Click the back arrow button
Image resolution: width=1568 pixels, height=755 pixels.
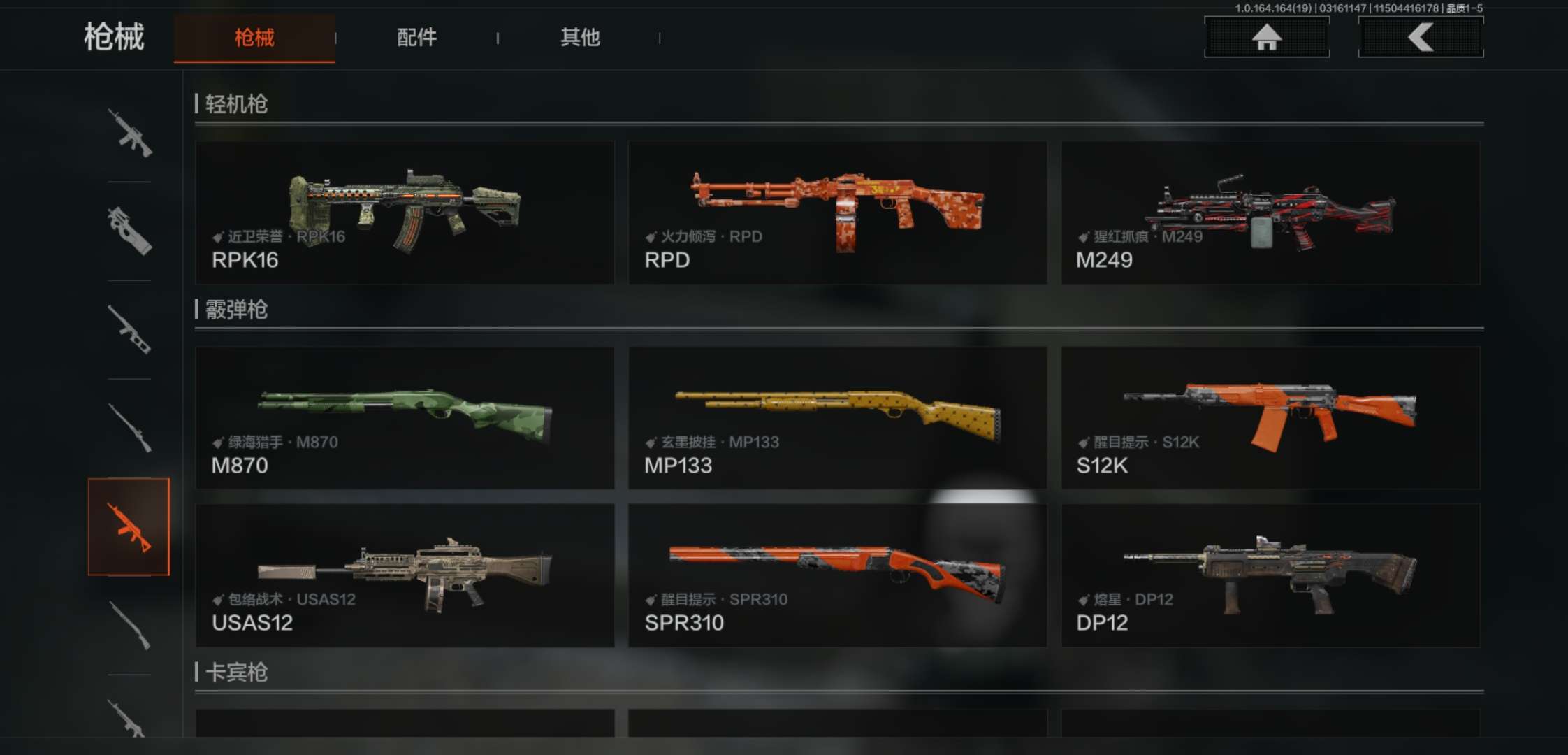(1420, 38)
